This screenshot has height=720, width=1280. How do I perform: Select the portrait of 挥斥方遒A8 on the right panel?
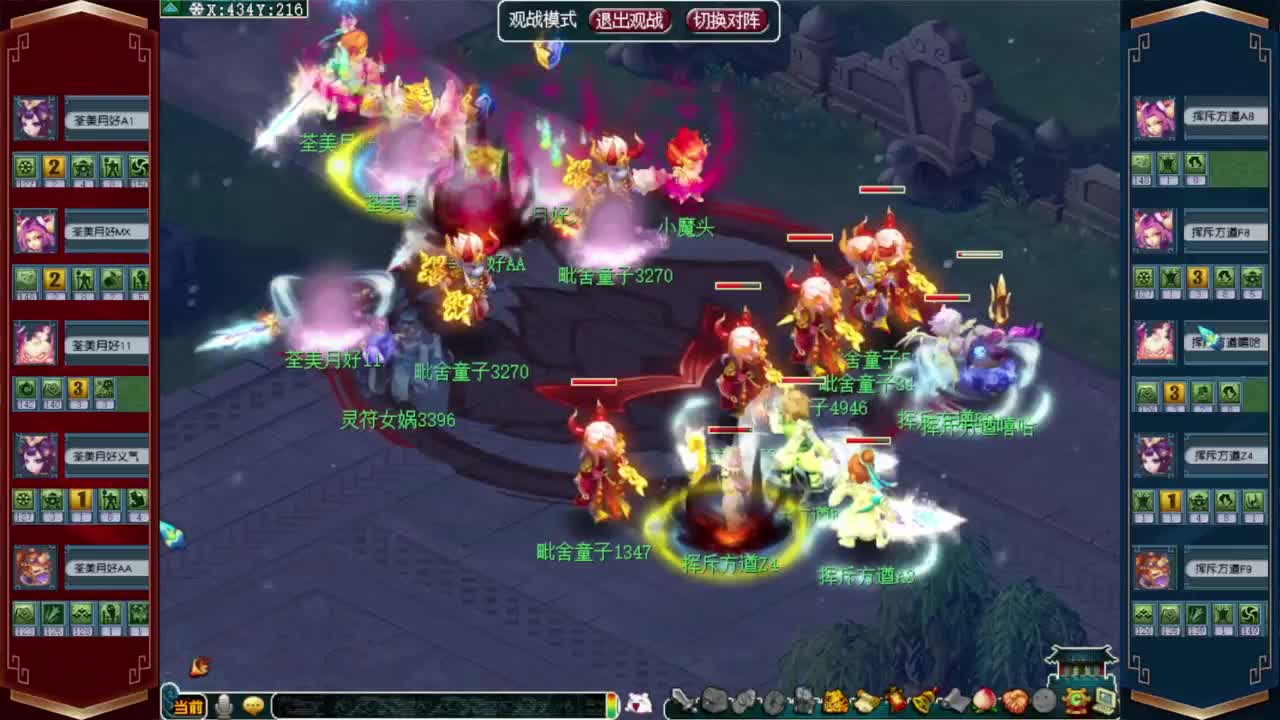pyautogui.click(x=1154, y=119)
